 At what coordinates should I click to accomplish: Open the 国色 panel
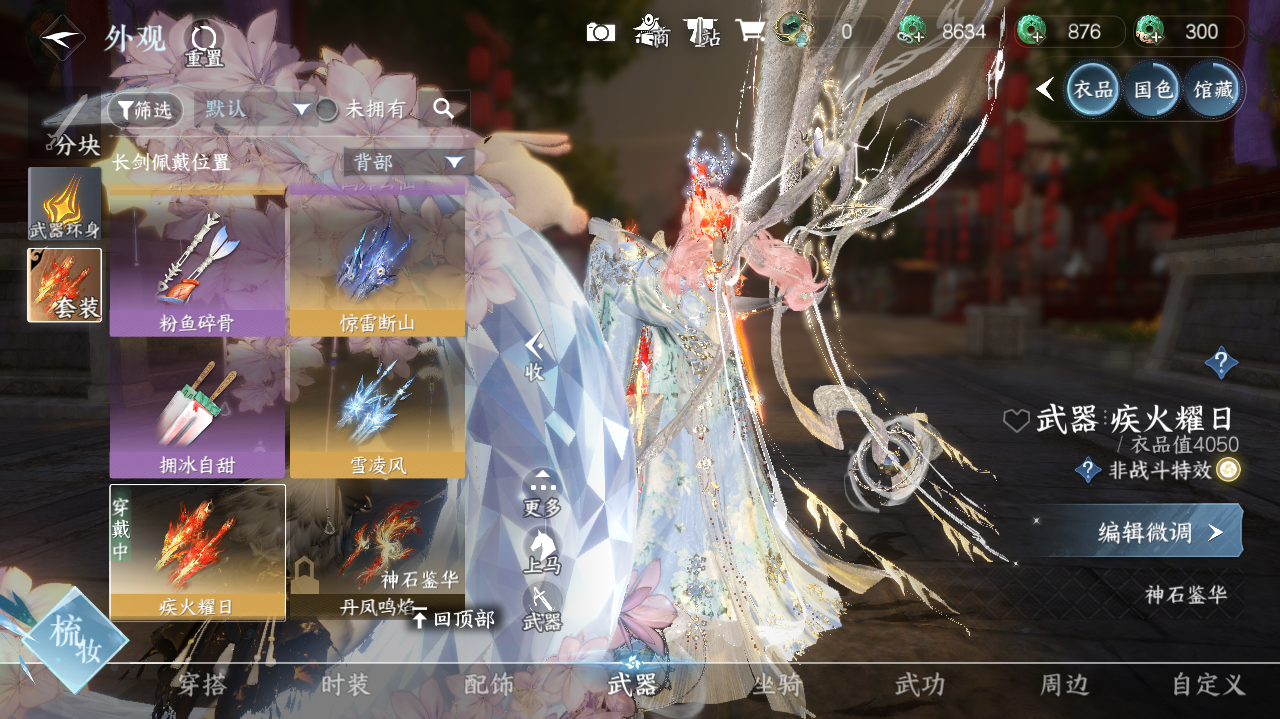[x=1152, y=90]
